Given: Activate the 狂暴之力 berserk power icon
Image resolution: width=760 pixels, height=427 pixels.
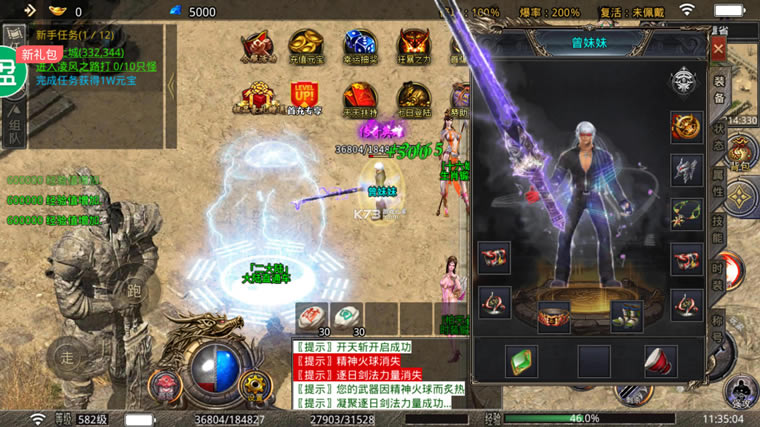Looking at the screenshot, I should point(413,47).
